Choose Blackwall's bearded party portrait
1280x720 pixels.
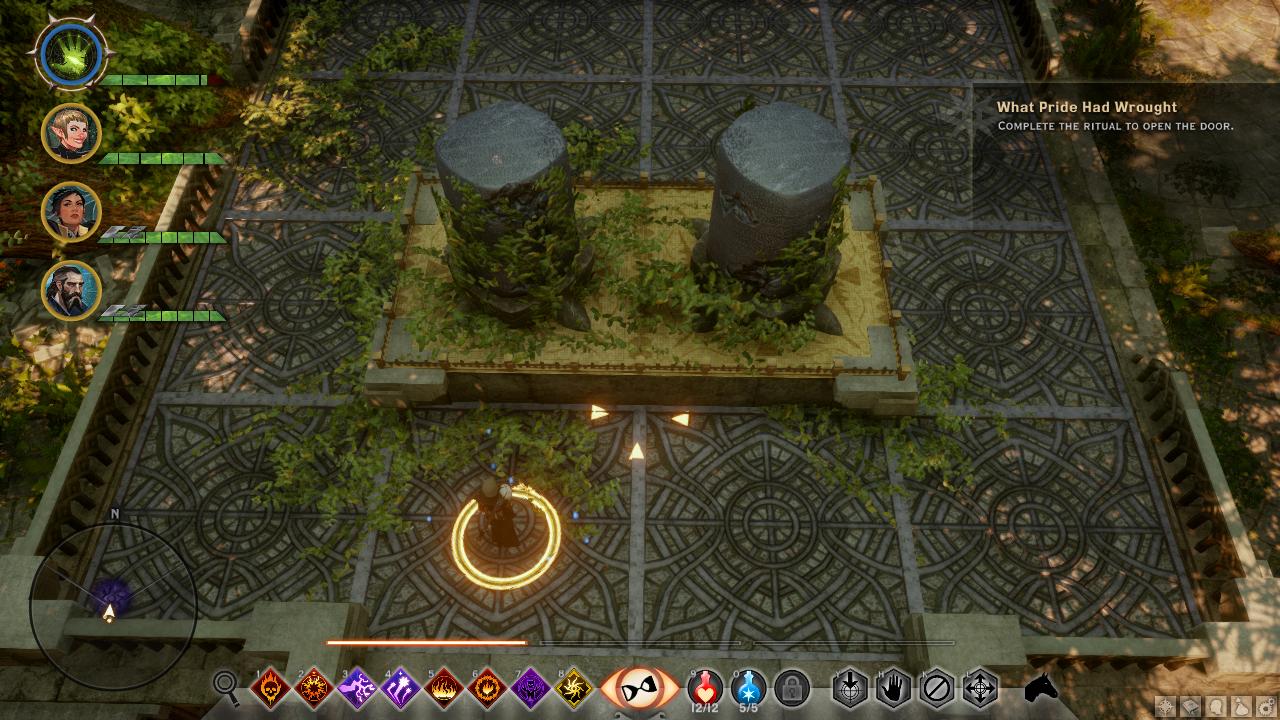(x=71, y=290)
